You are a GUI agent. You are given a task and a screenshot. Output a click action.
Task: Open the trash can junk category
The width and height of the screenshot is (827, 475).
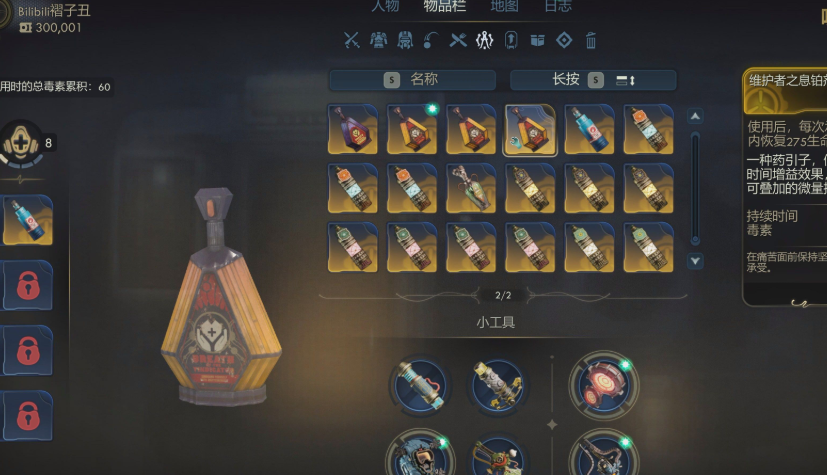click(x=591, y=40)
